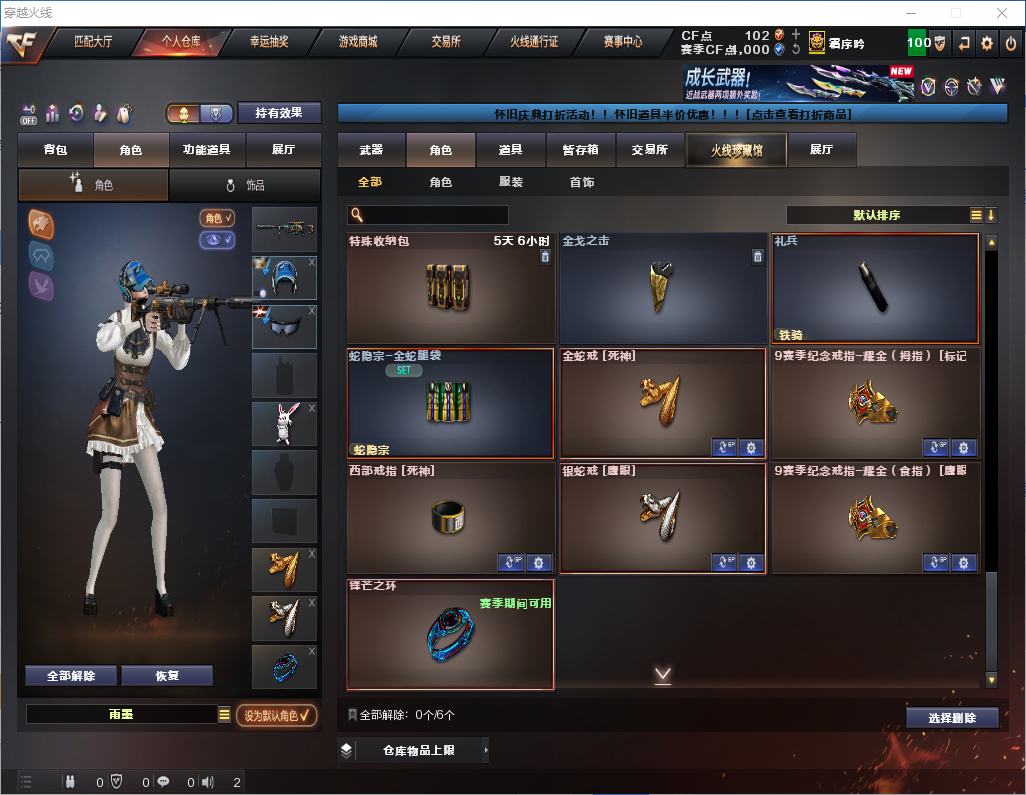Select the 特殊收纳包 item tile
Screen dimensions: 1026x795
(450, 289)
